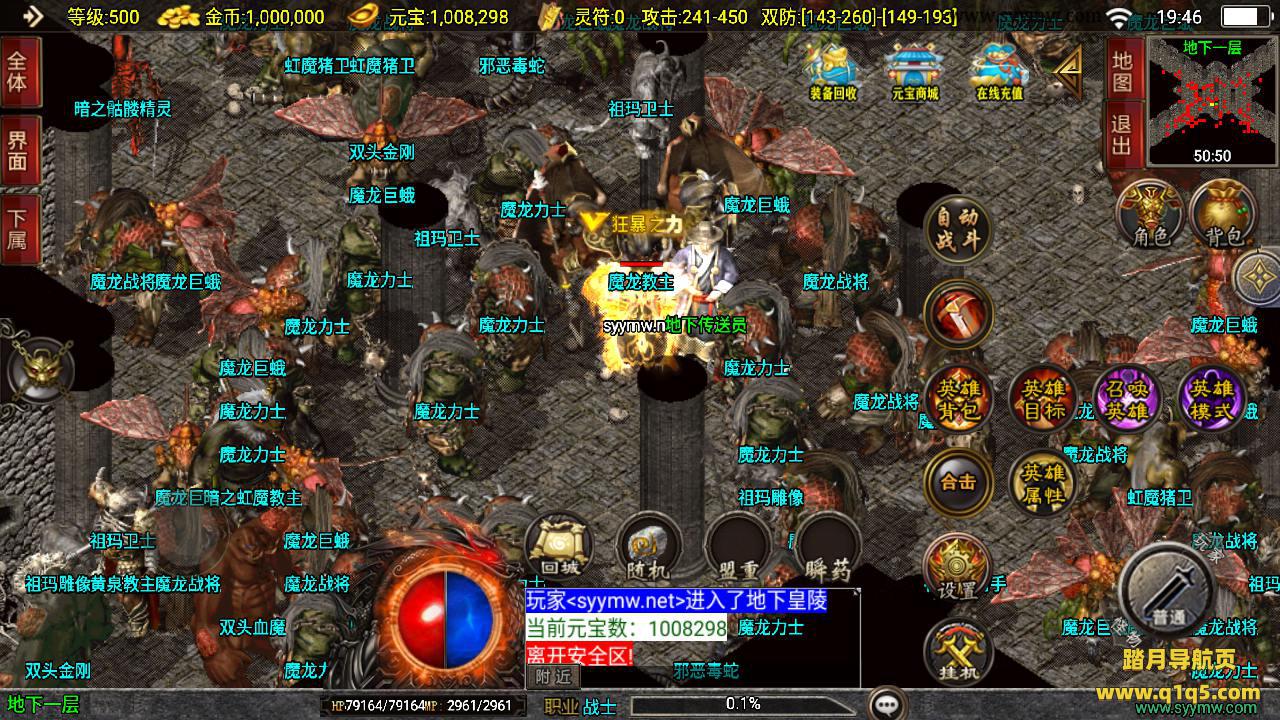Activate 召唤英雄 summon hero

pyautogui.click(x=1127, y=400)
